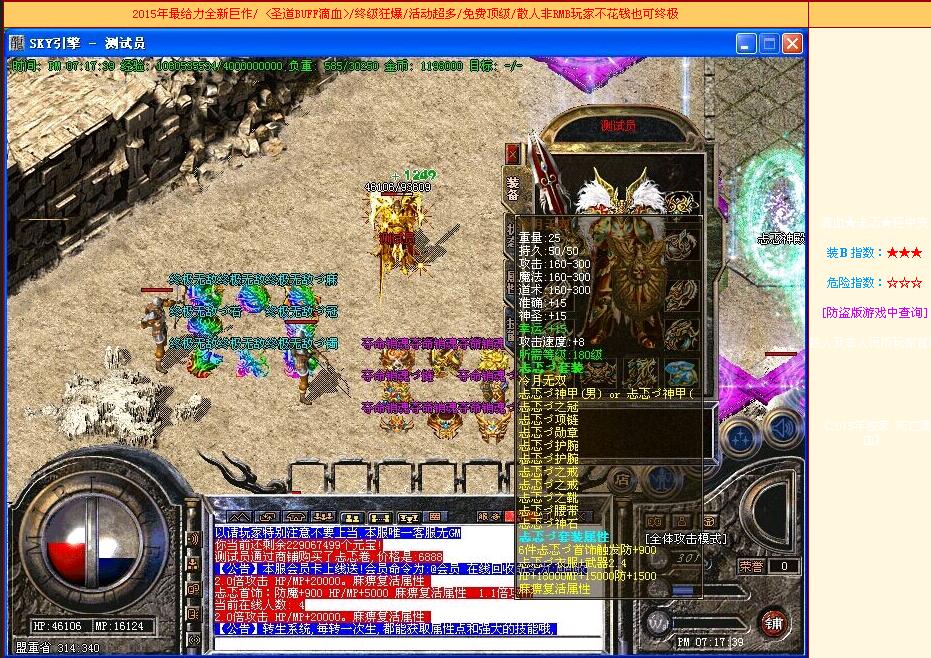Open the round 店 store button

622,479
